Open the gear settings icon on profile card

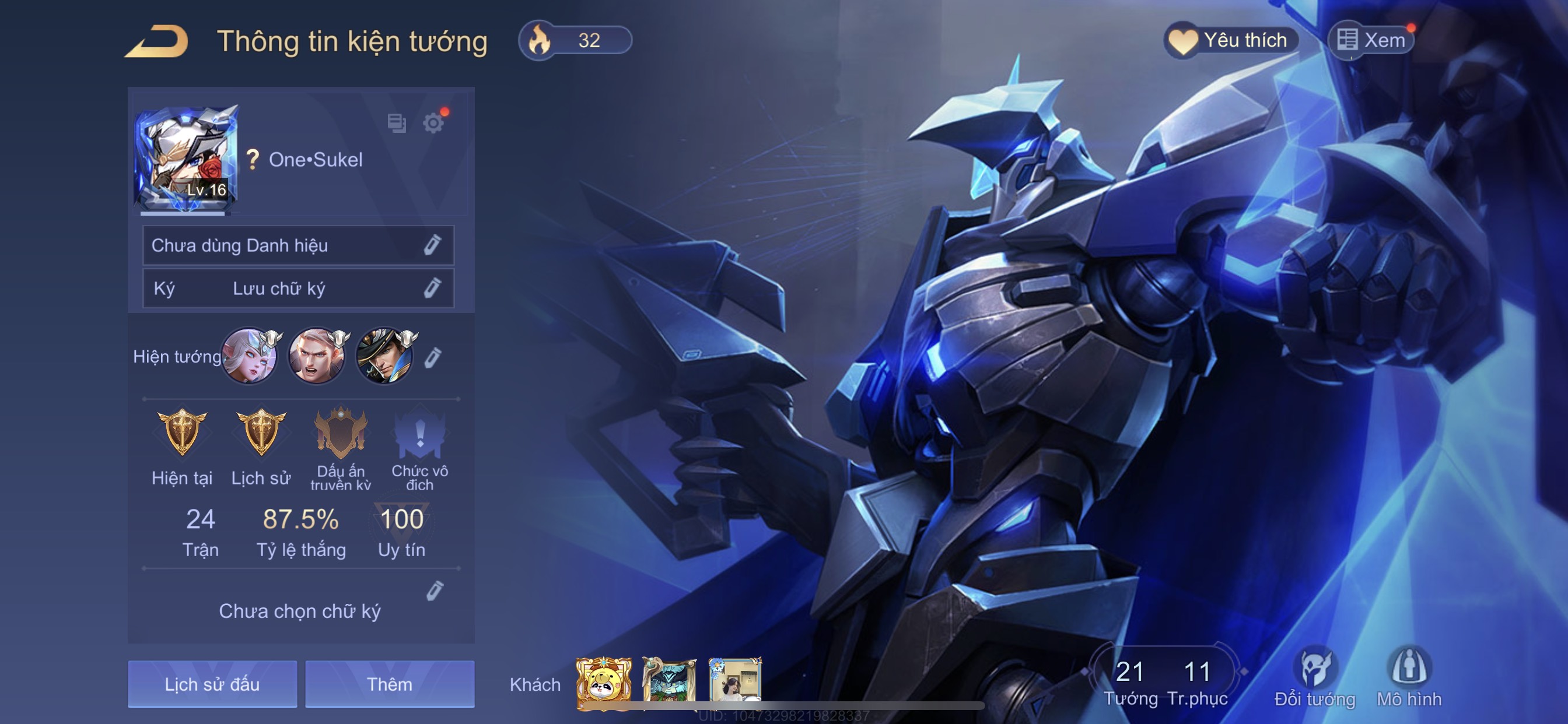point(433,123)
